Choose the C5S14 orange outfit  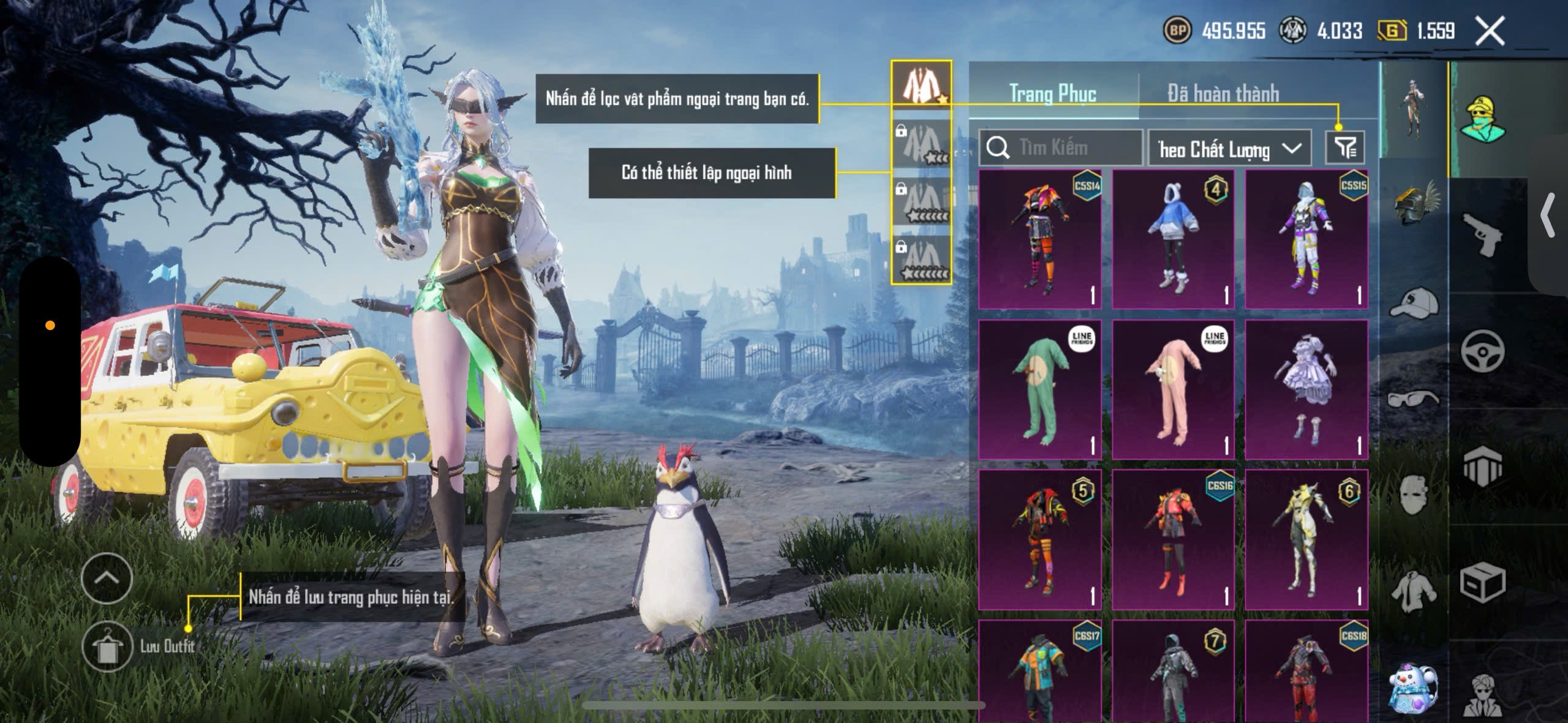pos(1039,239)
